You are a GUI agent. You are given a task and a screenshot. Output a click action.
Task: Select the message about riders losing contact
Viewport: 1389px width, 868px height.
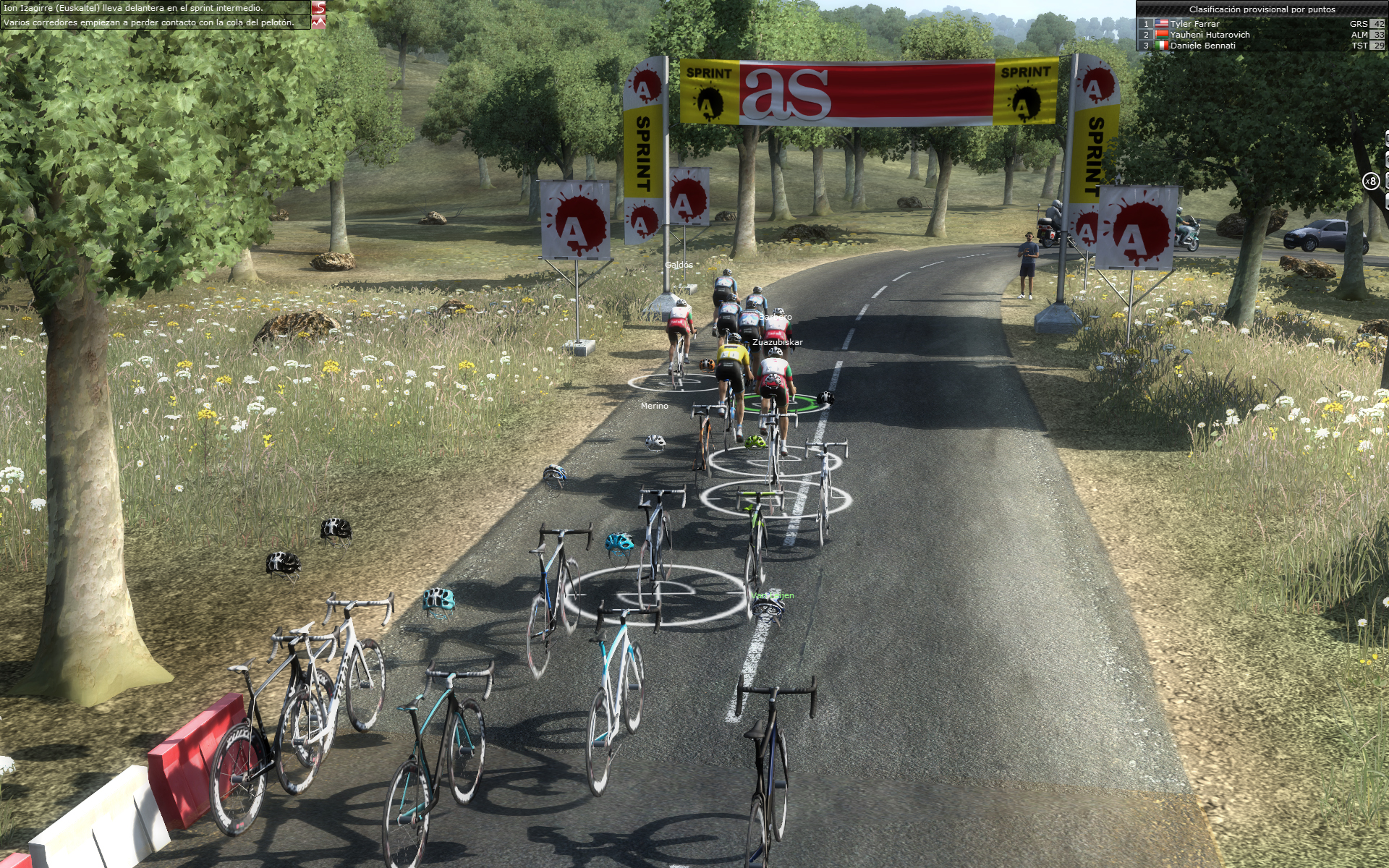(x=155, y=22)
